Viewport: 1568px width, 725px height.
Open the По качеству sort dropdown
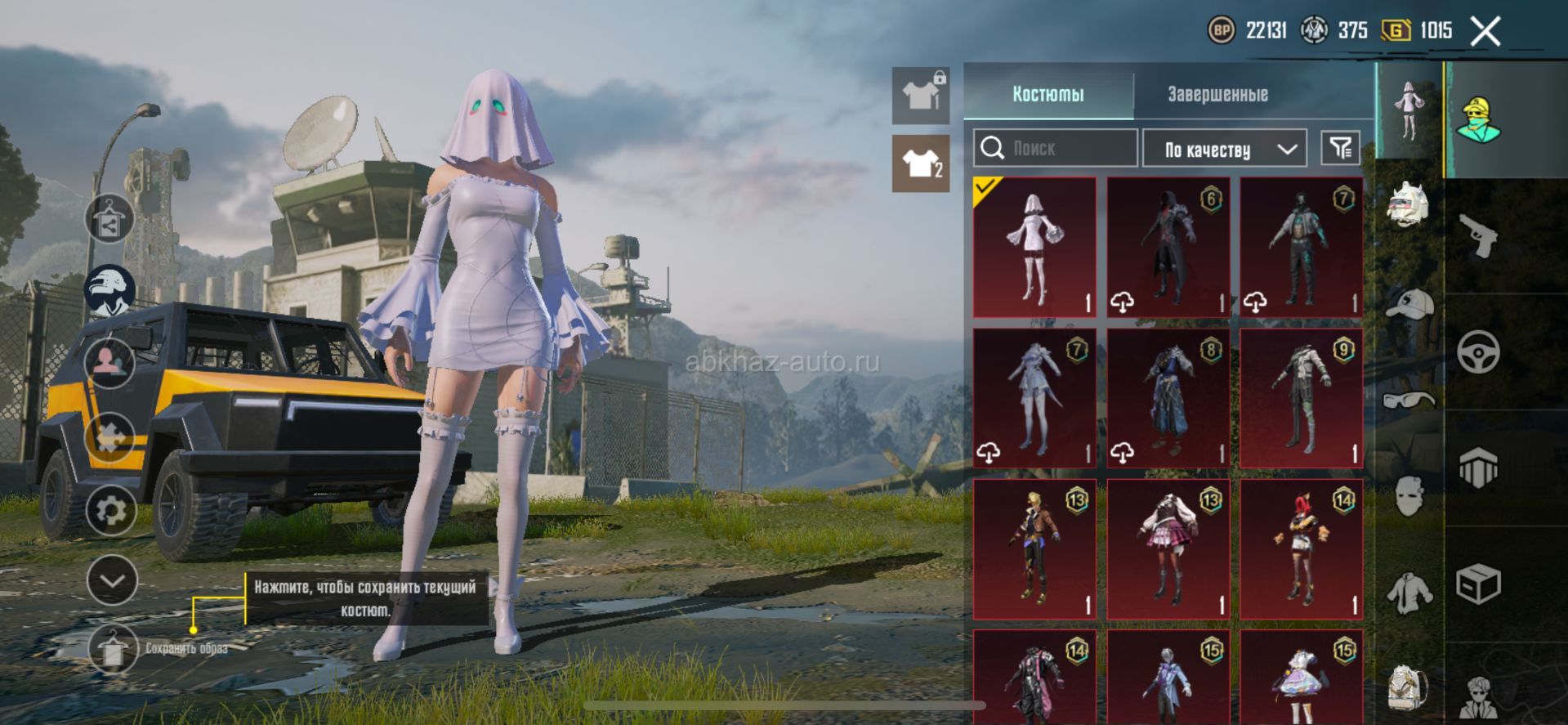coord(1224,149)
